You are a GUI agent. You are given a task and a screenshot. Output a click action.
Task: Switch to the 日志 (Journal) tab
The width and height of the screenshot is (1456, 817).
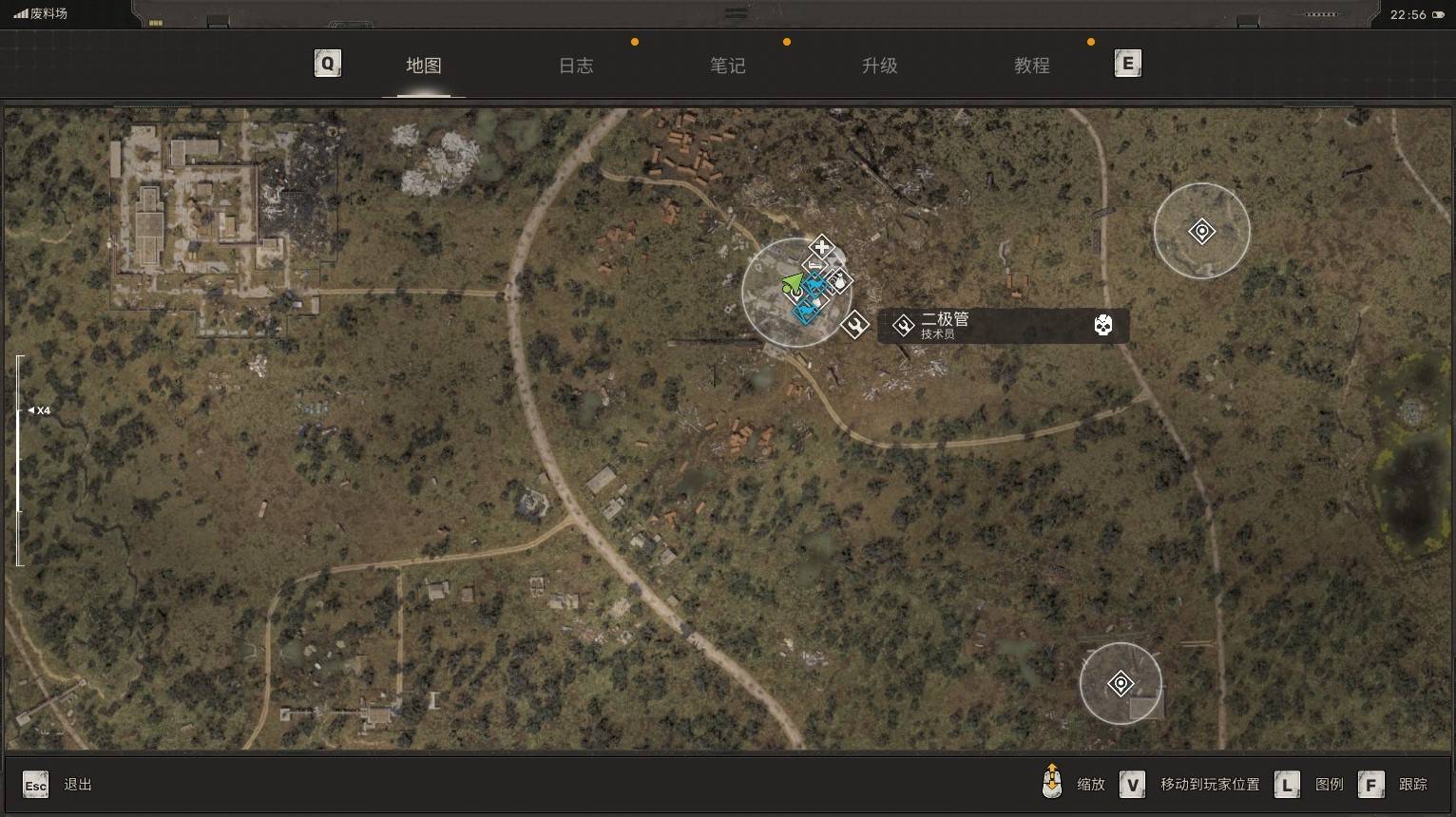point(576,66)
